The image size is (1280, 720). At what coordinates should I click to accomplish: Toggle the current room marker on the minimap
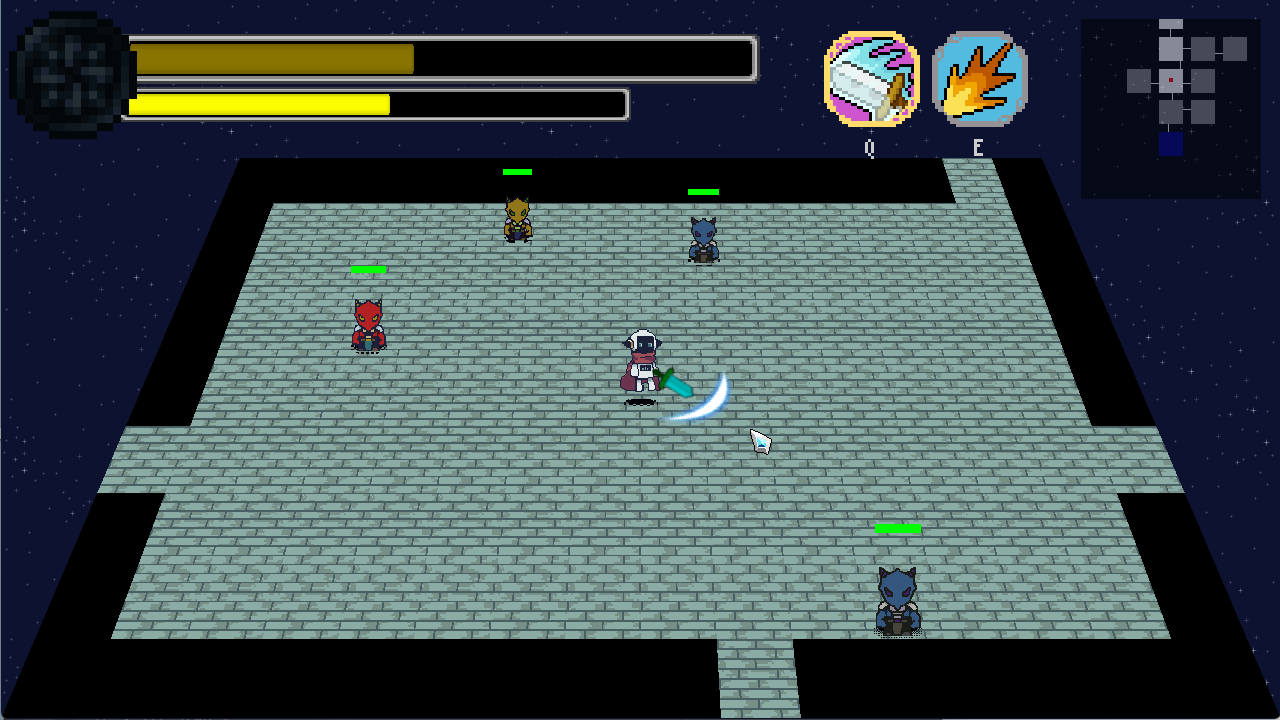click(1171, 80)
